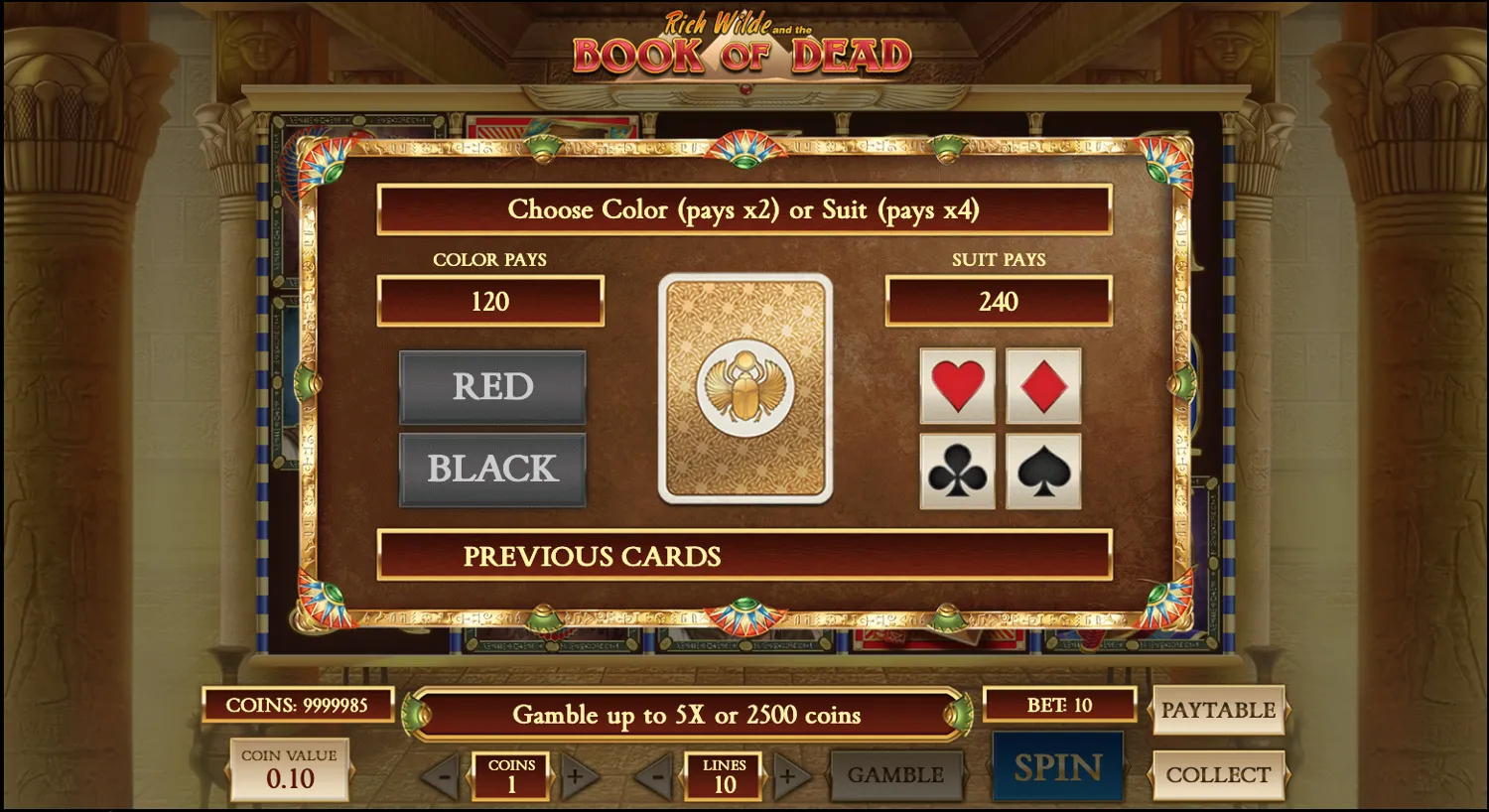Click the Bet: 10 indicator
This screenshot has width=1489, height=812.
(x=1058, y=705)
